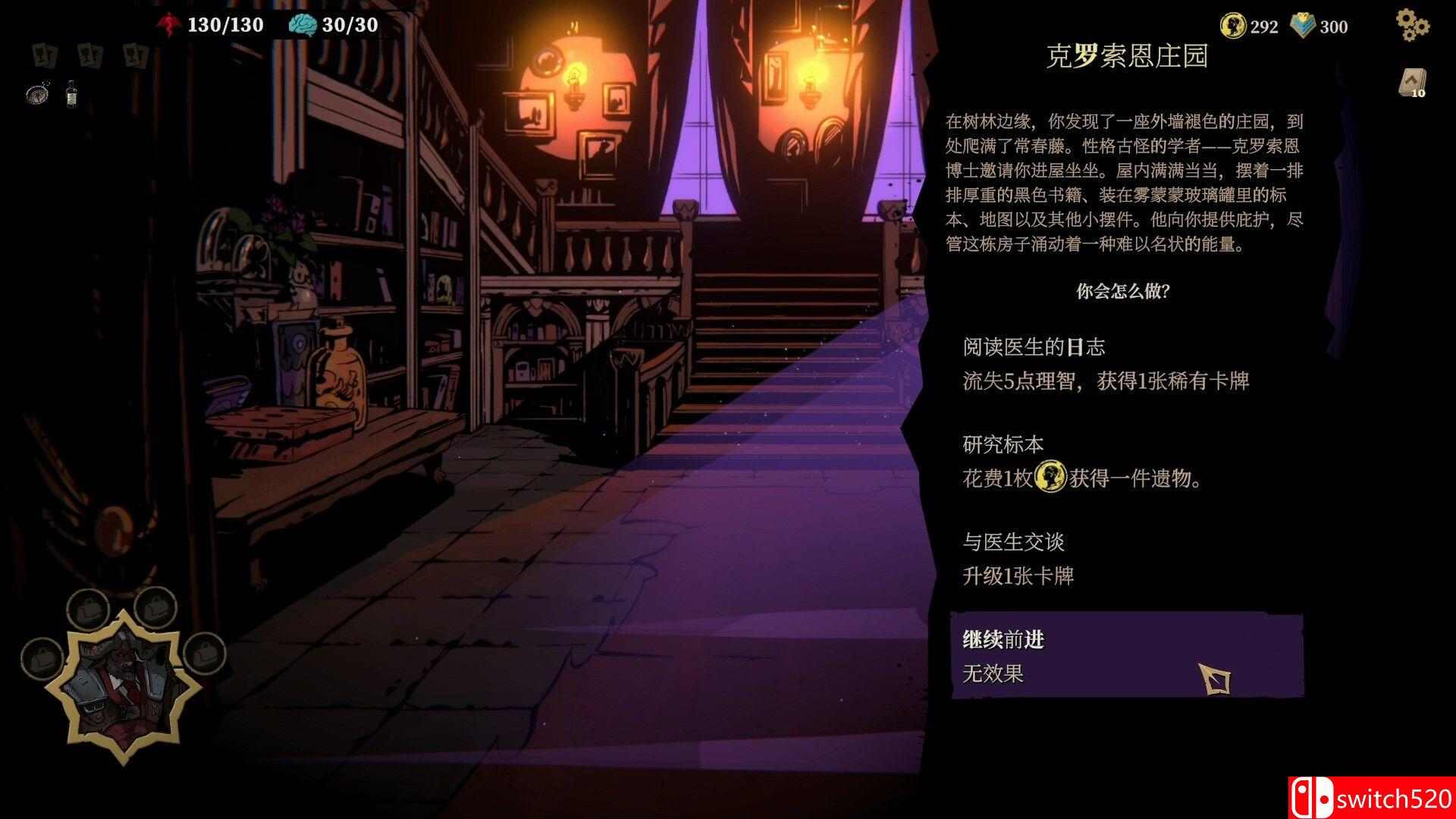Viewport: 1456px width, 819px height.
Task: Click the red health icon beside 130/130
Action: (x=169, y=24)
